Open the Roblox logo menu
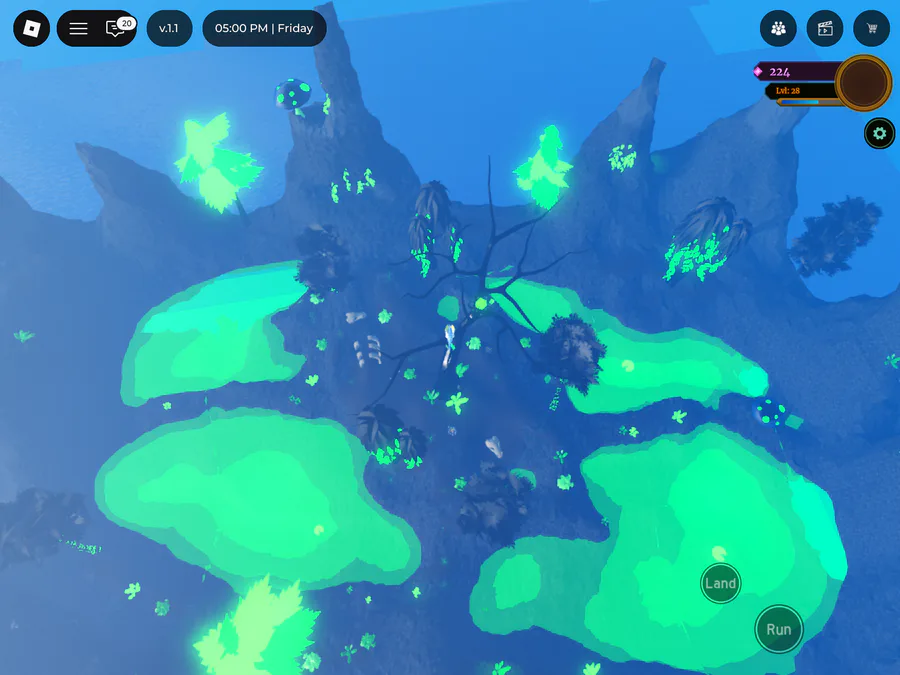 [31, 28]
